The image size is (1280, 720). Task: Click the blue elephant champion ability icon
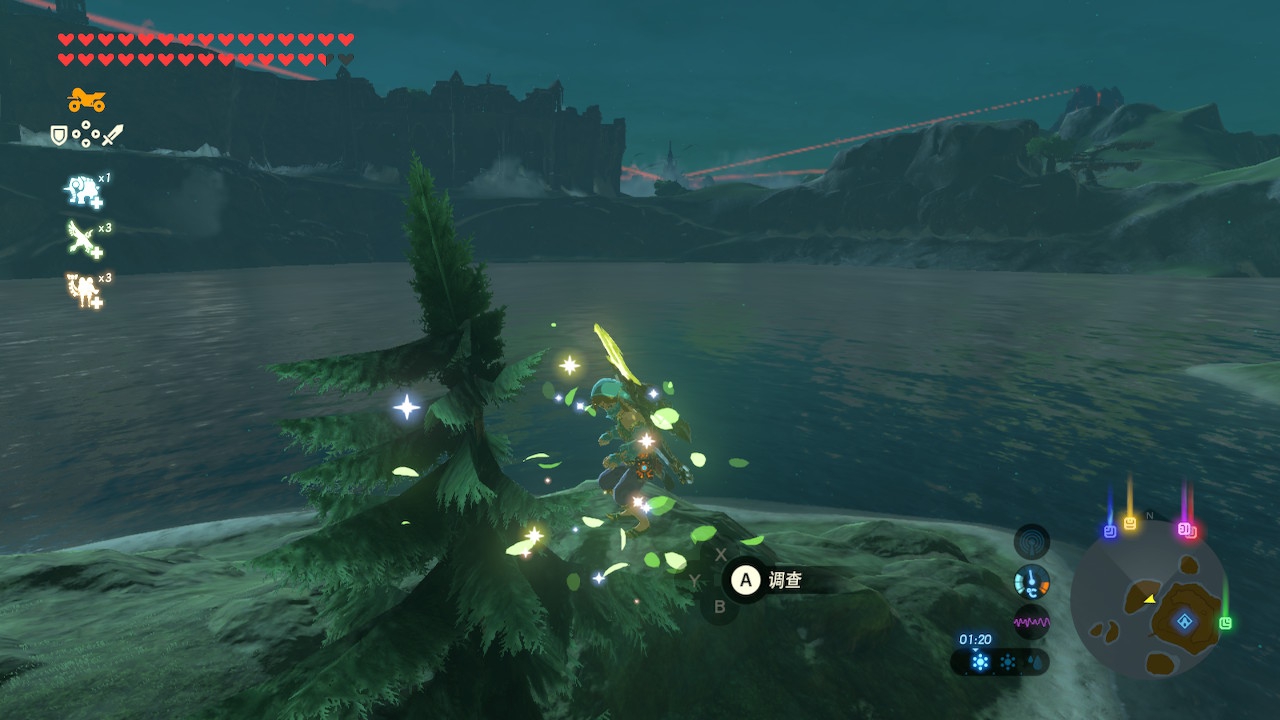pyautogui.click(x=82, y=190)
